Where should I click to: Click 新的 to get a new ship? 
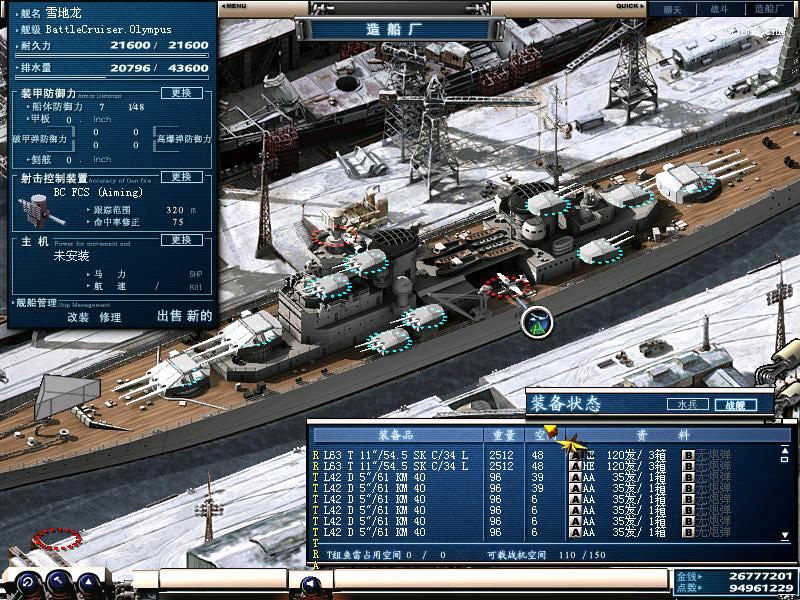200,316
